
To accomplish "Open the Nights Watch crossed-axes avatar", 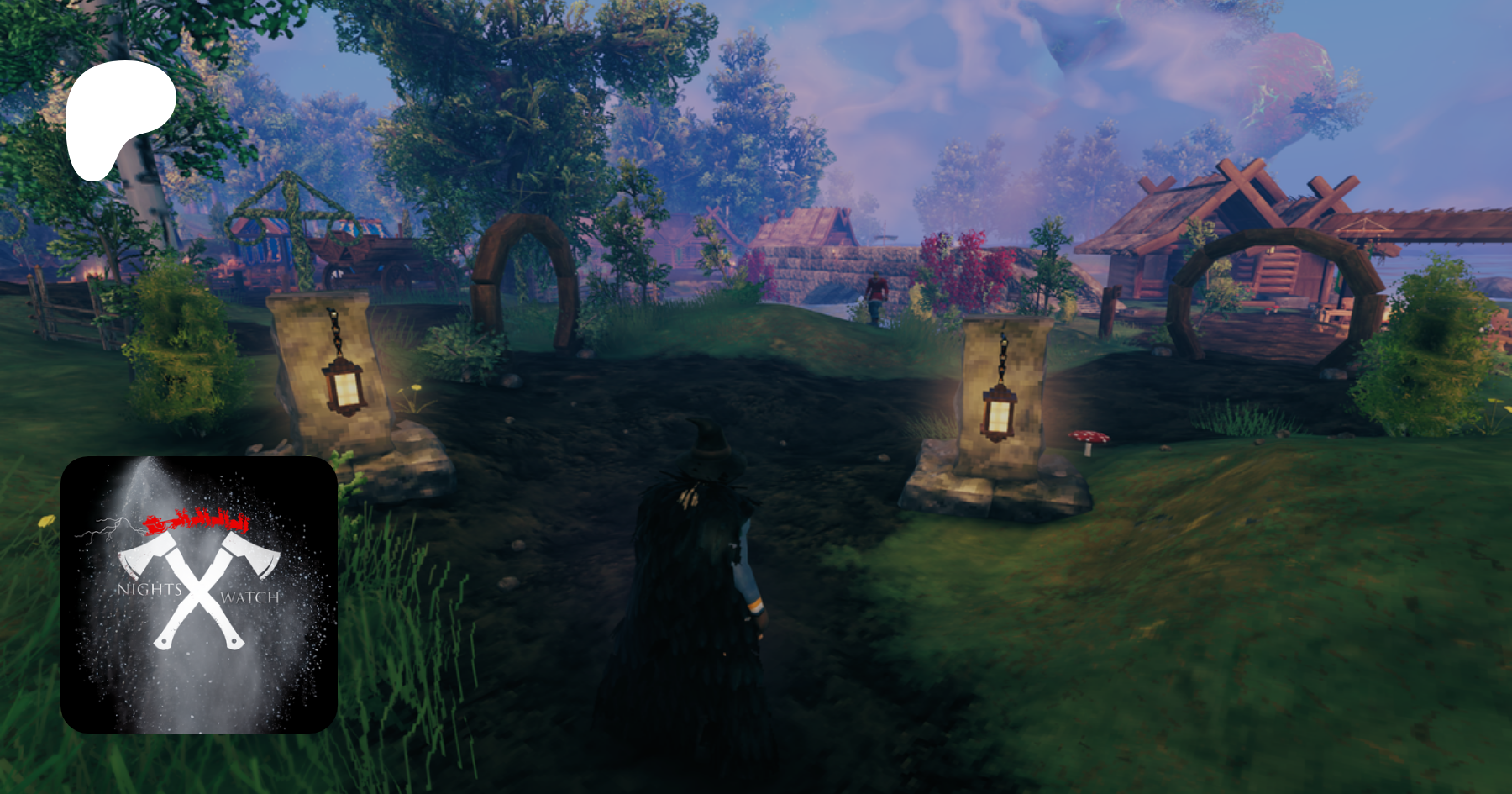I will (199, 594).
